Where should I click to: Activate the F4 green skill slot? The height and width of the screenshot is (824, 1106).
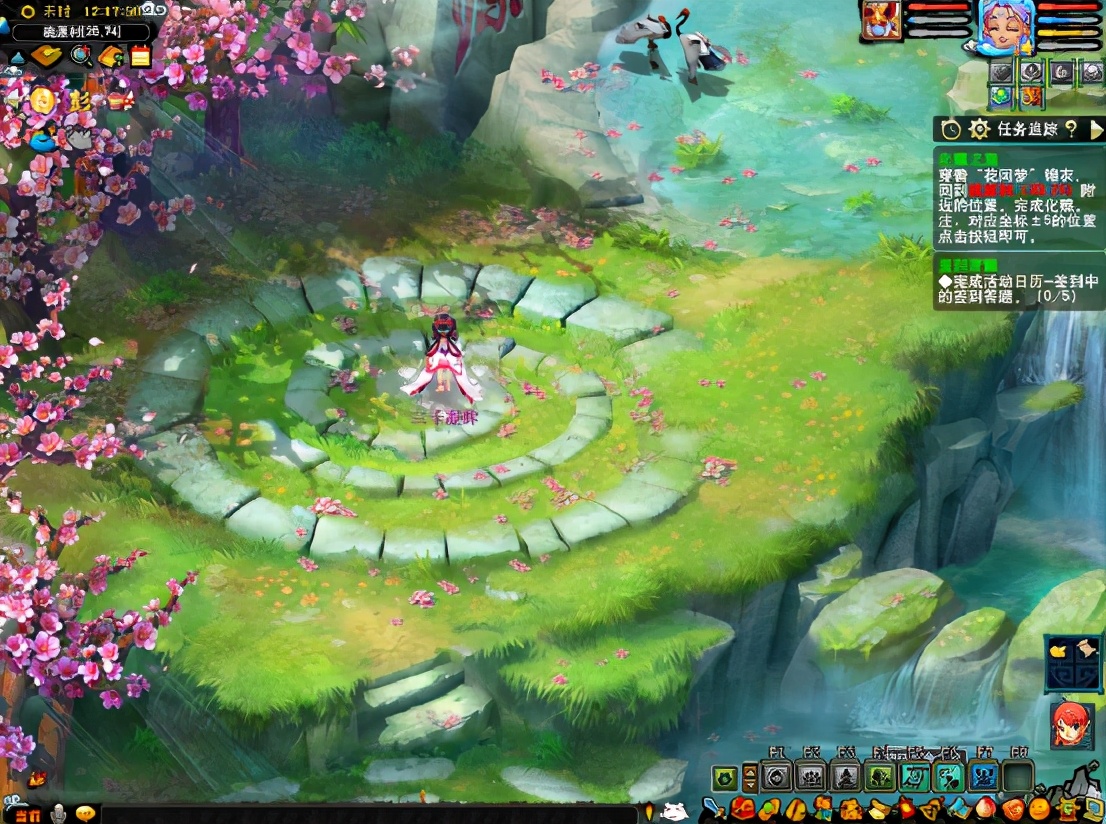880,777
